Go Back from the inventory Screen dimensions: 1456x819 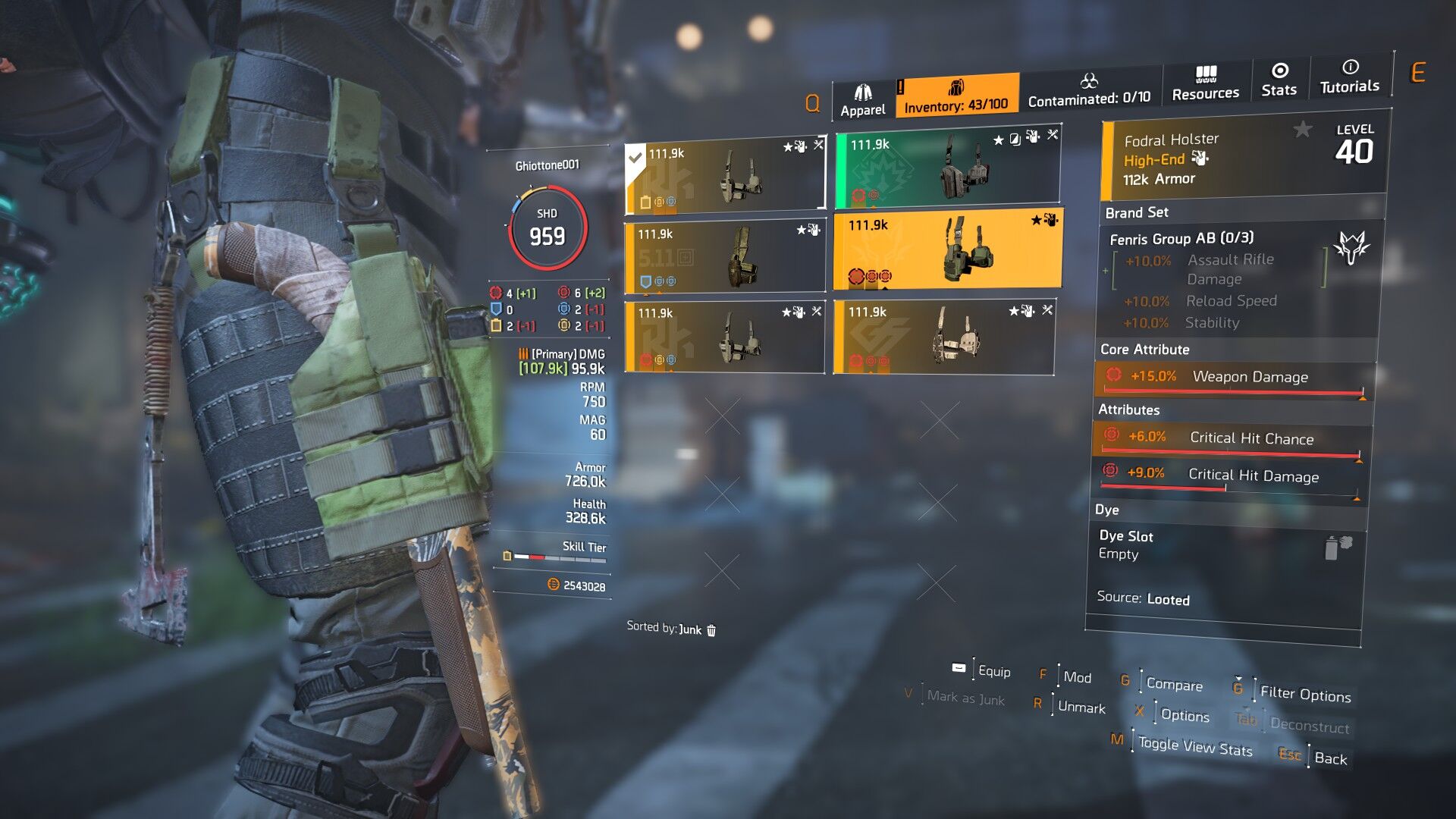[x=1330, y=758]
